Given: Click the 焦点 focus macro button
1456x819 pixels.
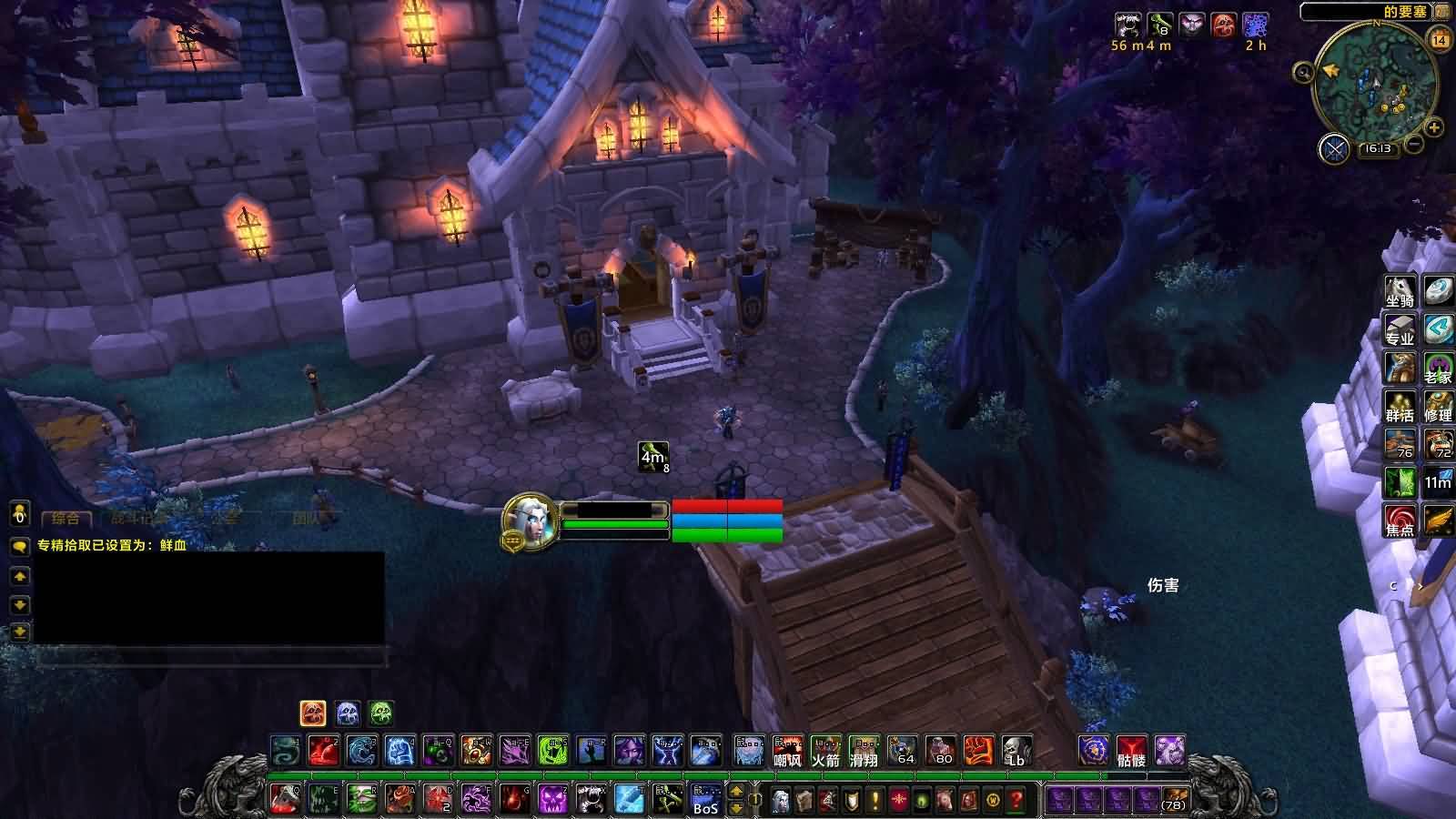Looking at the screenshot, I should tap(1400, 521).
